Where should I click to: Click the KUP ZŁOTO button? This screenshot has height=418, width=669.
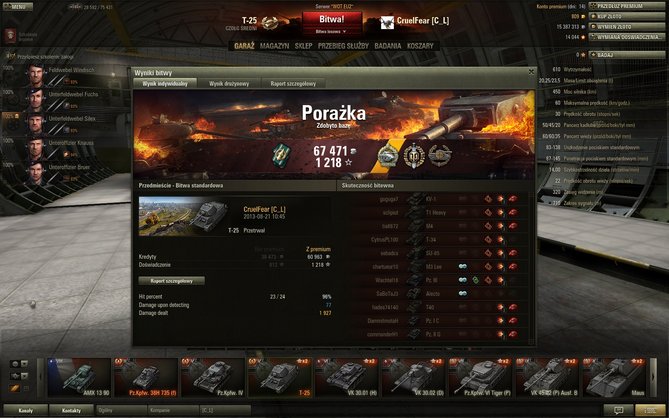tap(627, 17)
